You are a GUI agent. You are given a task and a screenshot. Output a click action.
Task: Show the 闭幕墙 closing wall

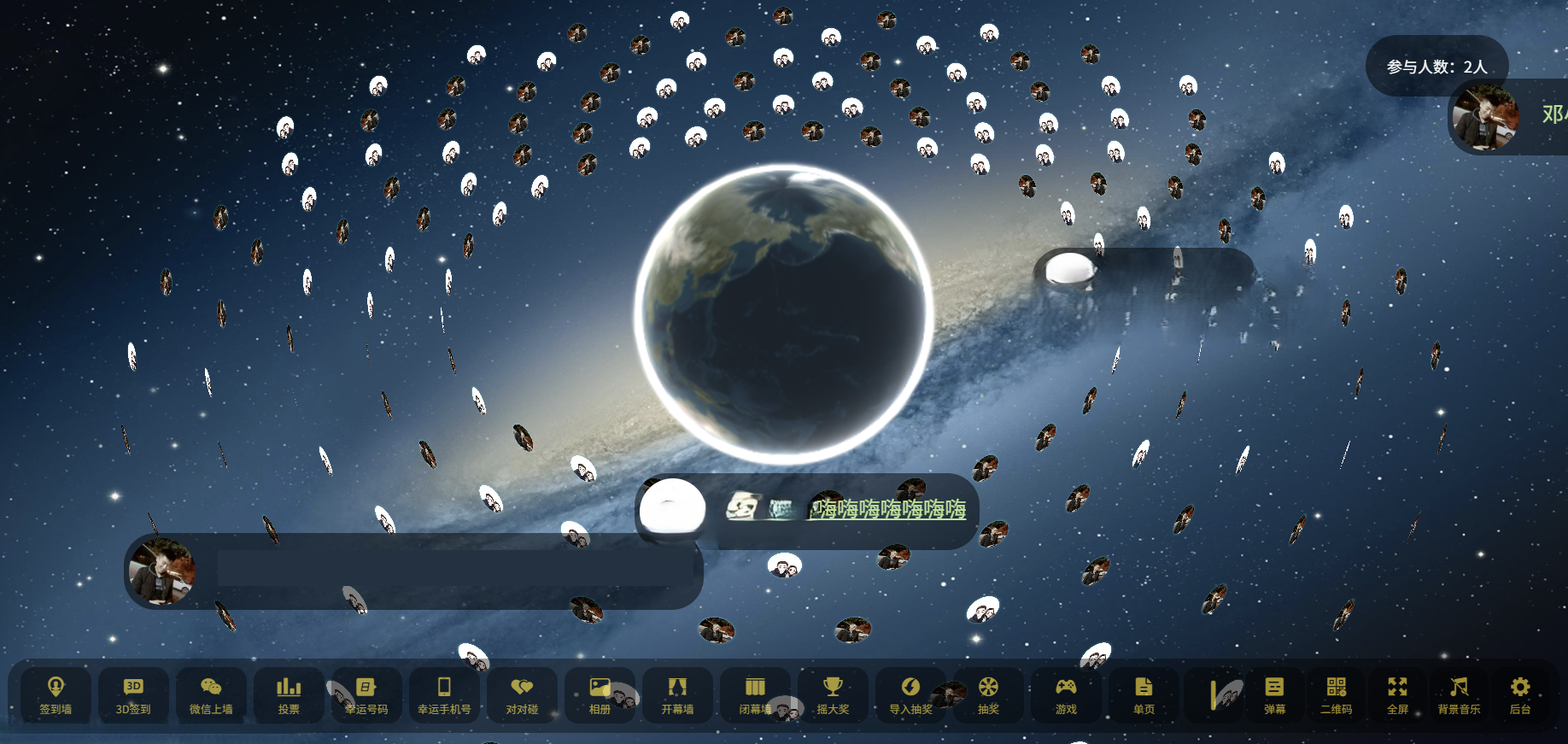(755, 694)
